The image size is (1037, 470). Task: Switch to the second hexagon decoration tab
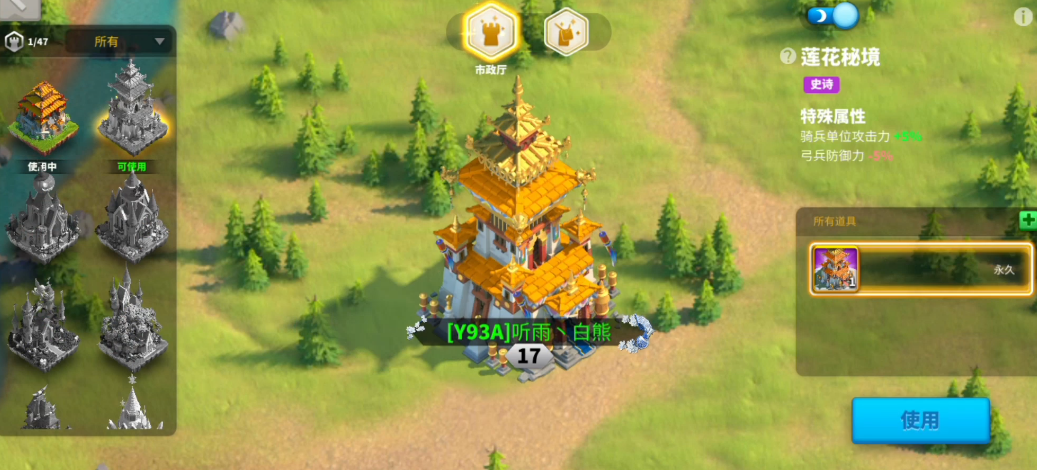[x=566, y=32]
